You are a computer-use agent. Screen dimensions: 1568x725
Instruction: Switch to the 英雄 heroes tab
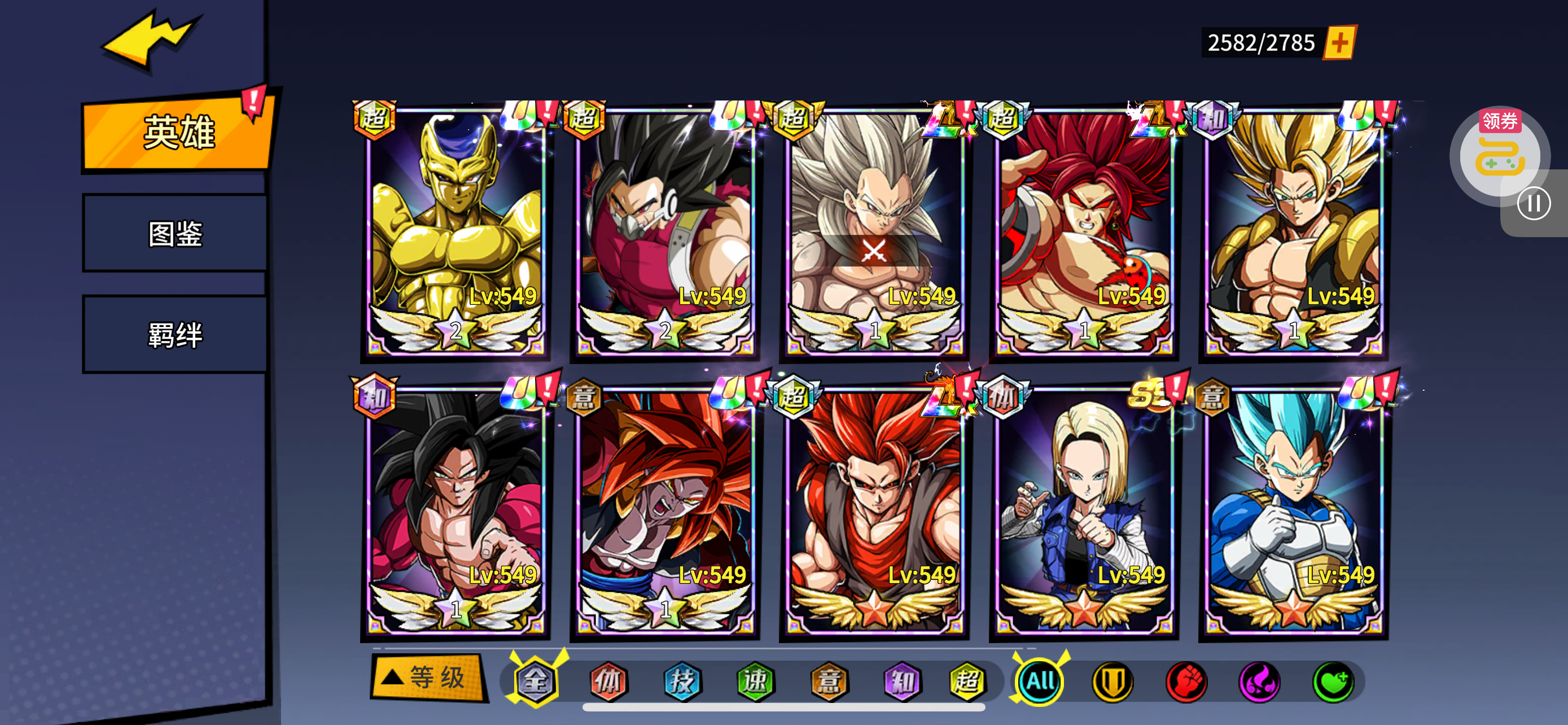(177, 132)
